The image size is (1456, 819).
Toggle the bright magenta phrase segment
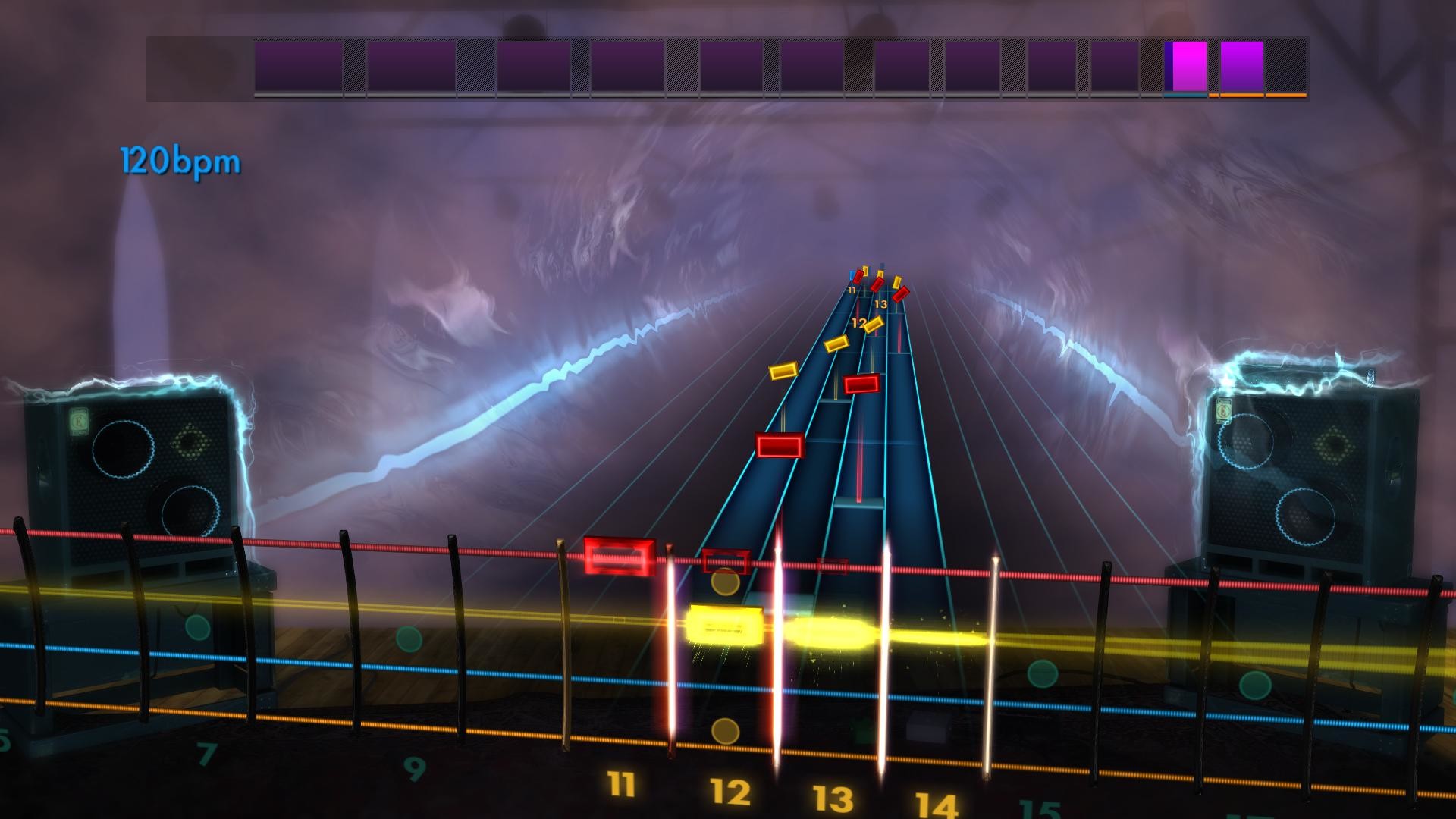pyautogui.click(x=1187, y=64)
